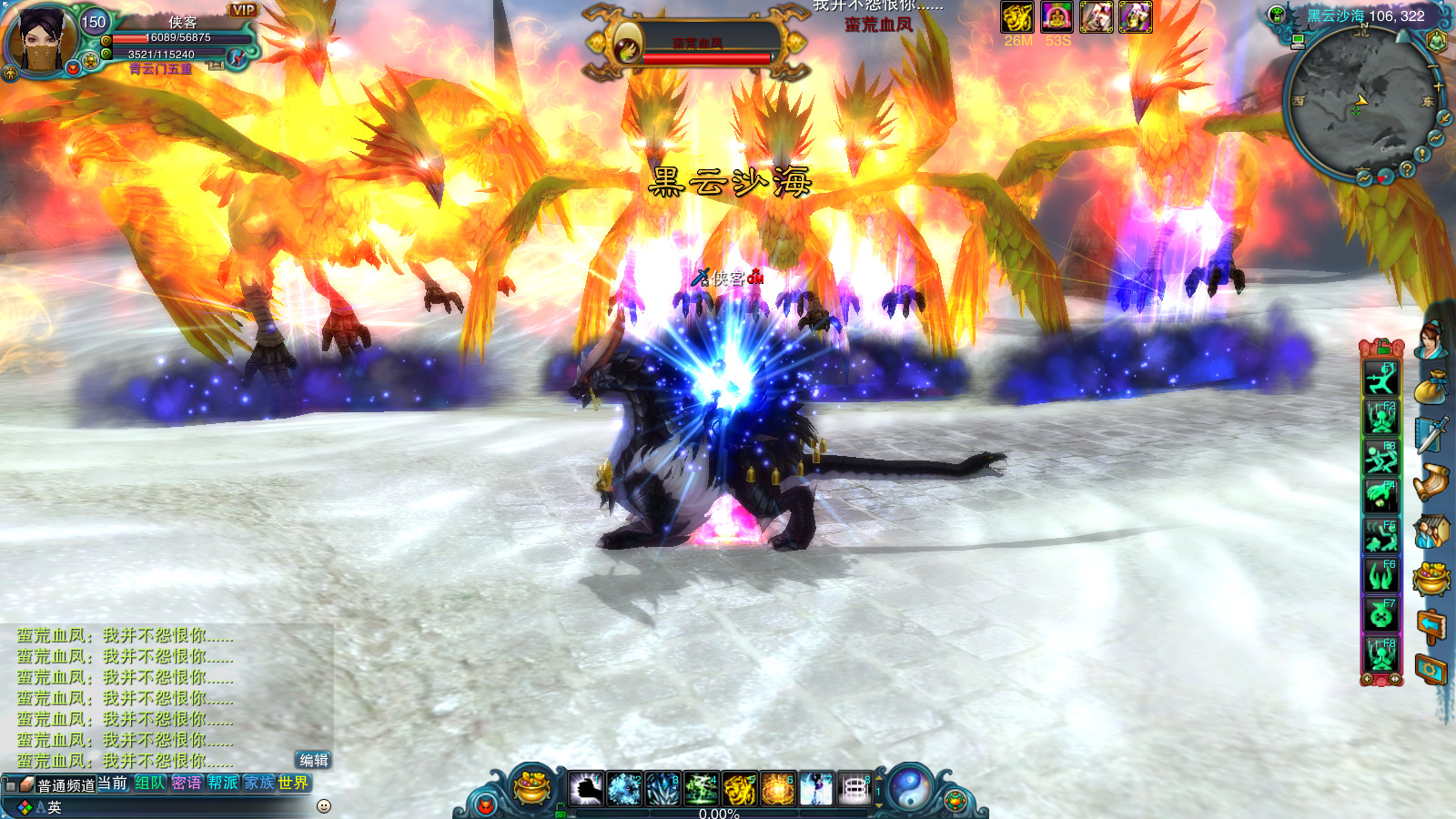The height and width of the screenshot is (819, 1456).
Task: Choose the 家族 chat tab
Action: tap(258, 783)
